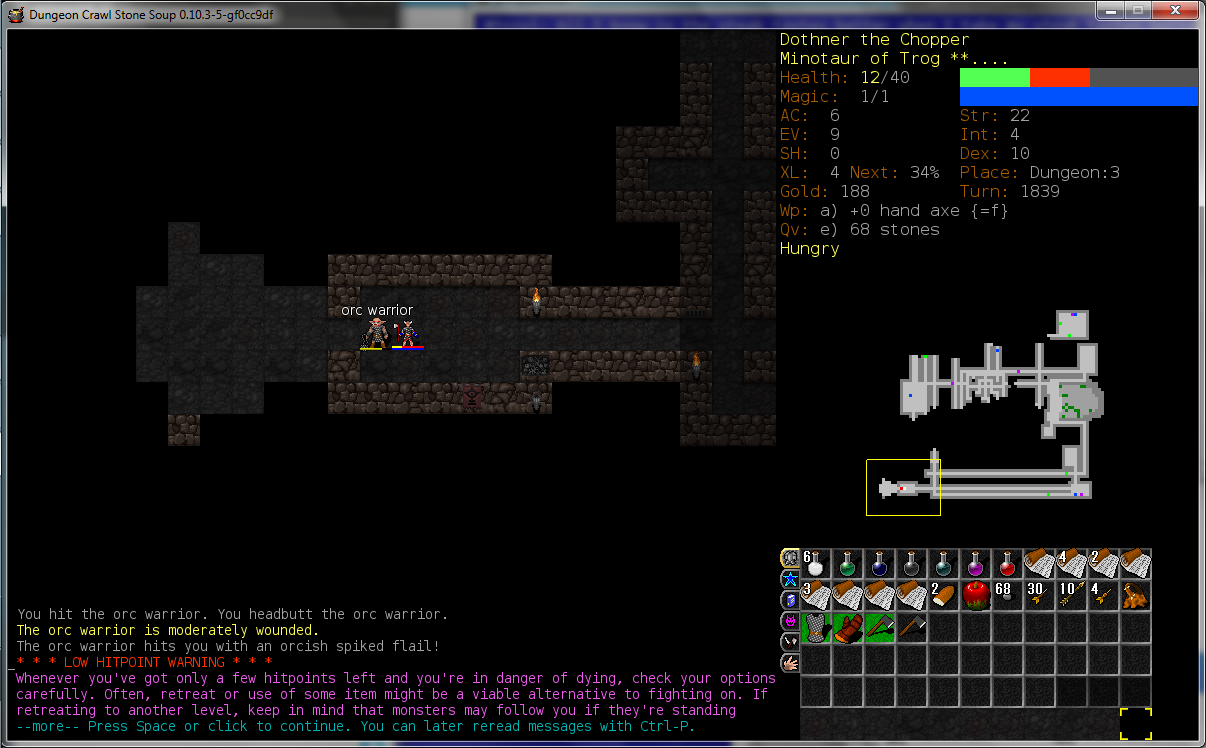Screen dimensions: 1206x748
Task: Select the stack of 68 stones
Action: click(x=1008, y=596)
